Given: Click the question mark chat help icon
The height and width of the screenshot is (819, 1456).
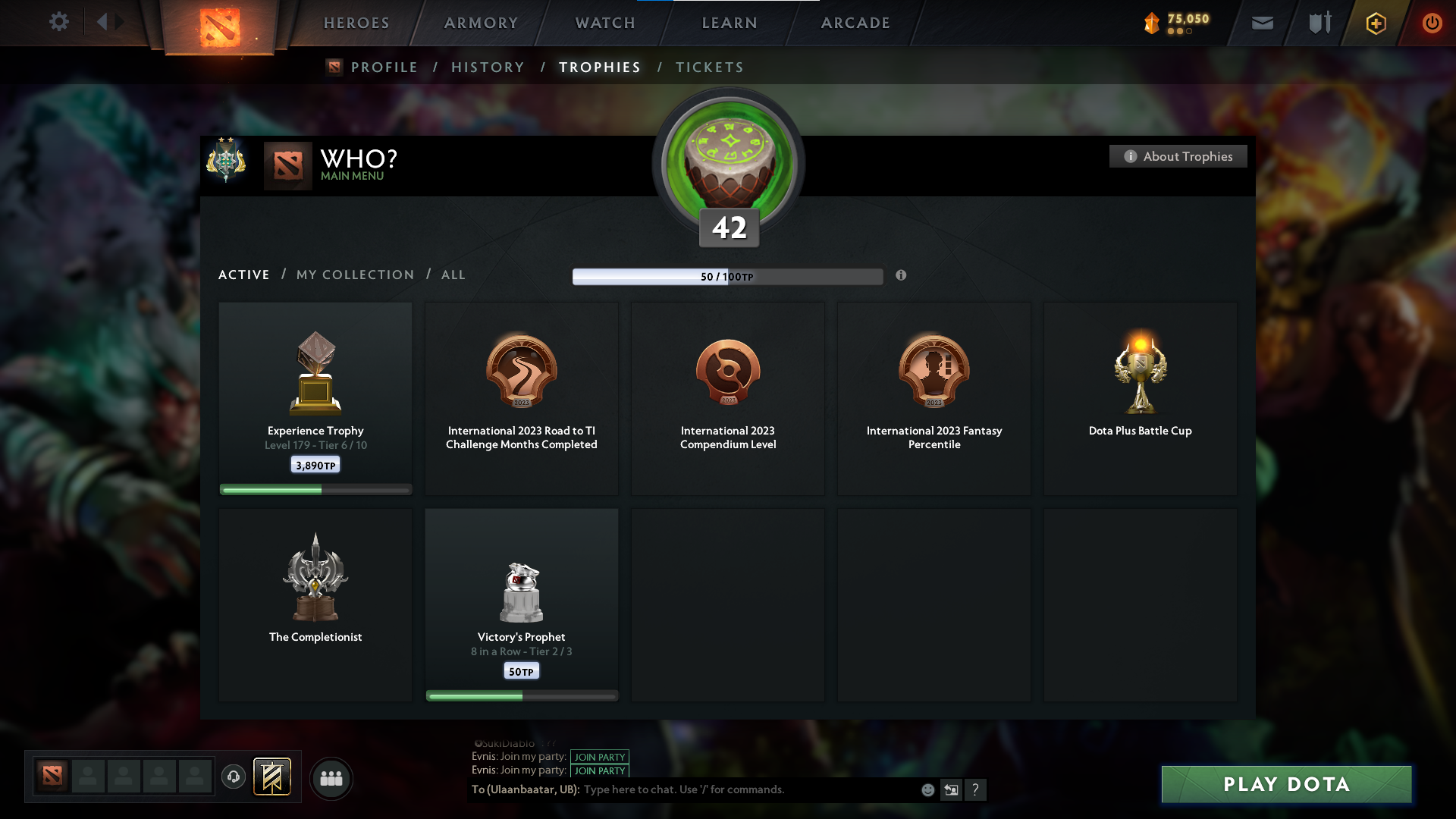Looking at the screenshot, I should (x=976, y=789).
